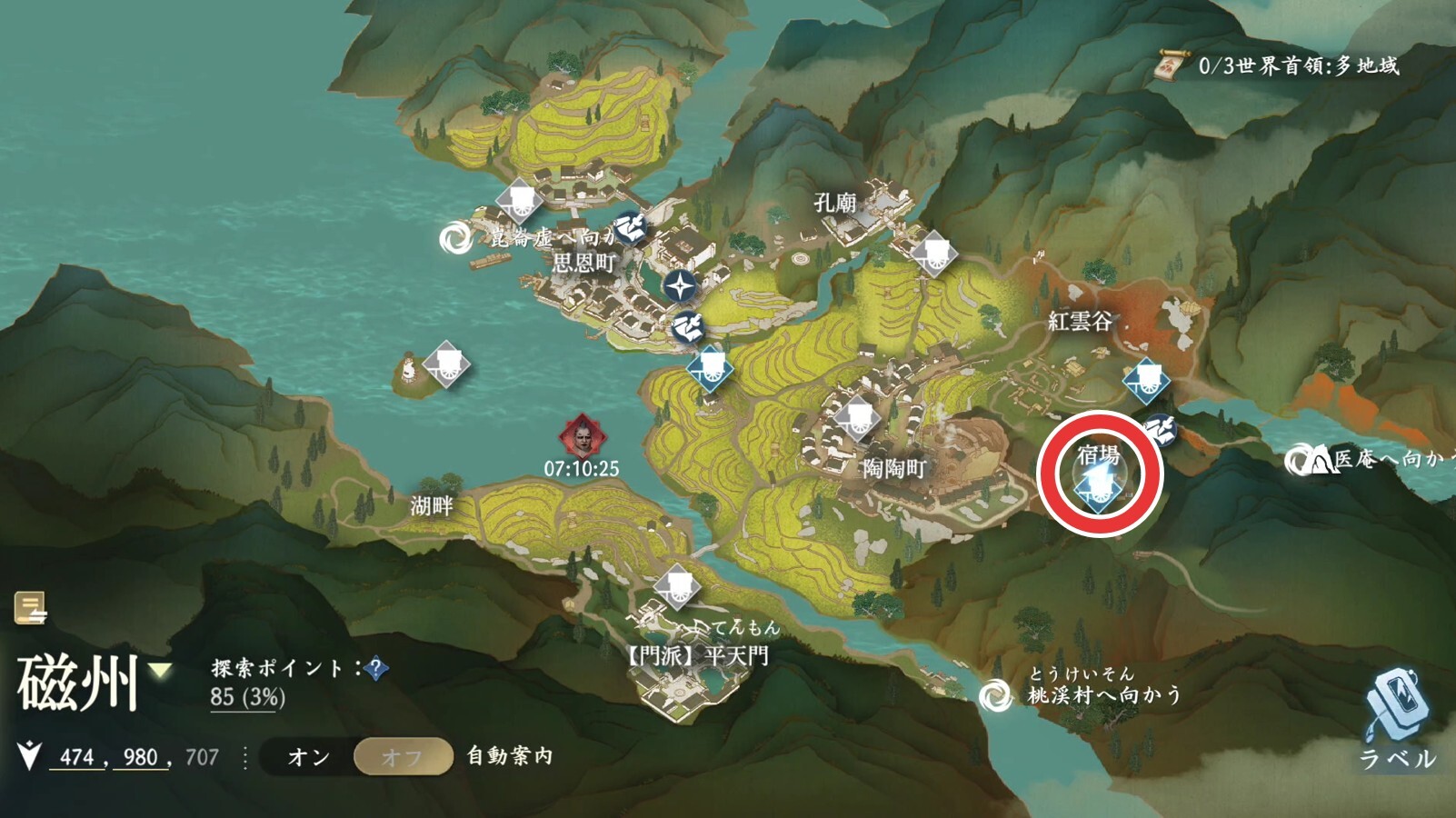1456x818 pixels.
Task: Select the carriage waypoint on the lake island
Action: click(x=446, y=364)
